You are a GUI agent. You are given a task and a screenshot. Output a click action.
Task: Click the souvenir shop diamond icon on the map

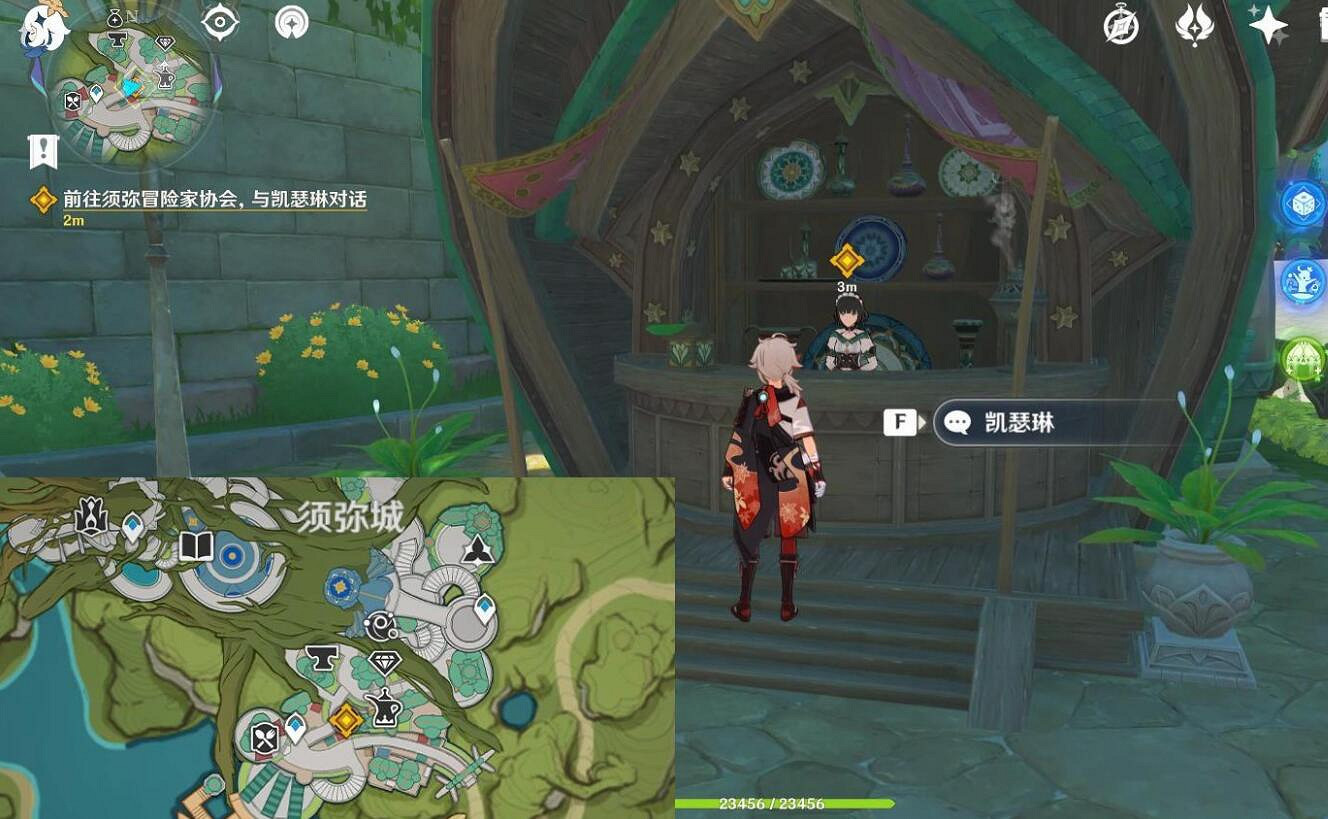385,662
